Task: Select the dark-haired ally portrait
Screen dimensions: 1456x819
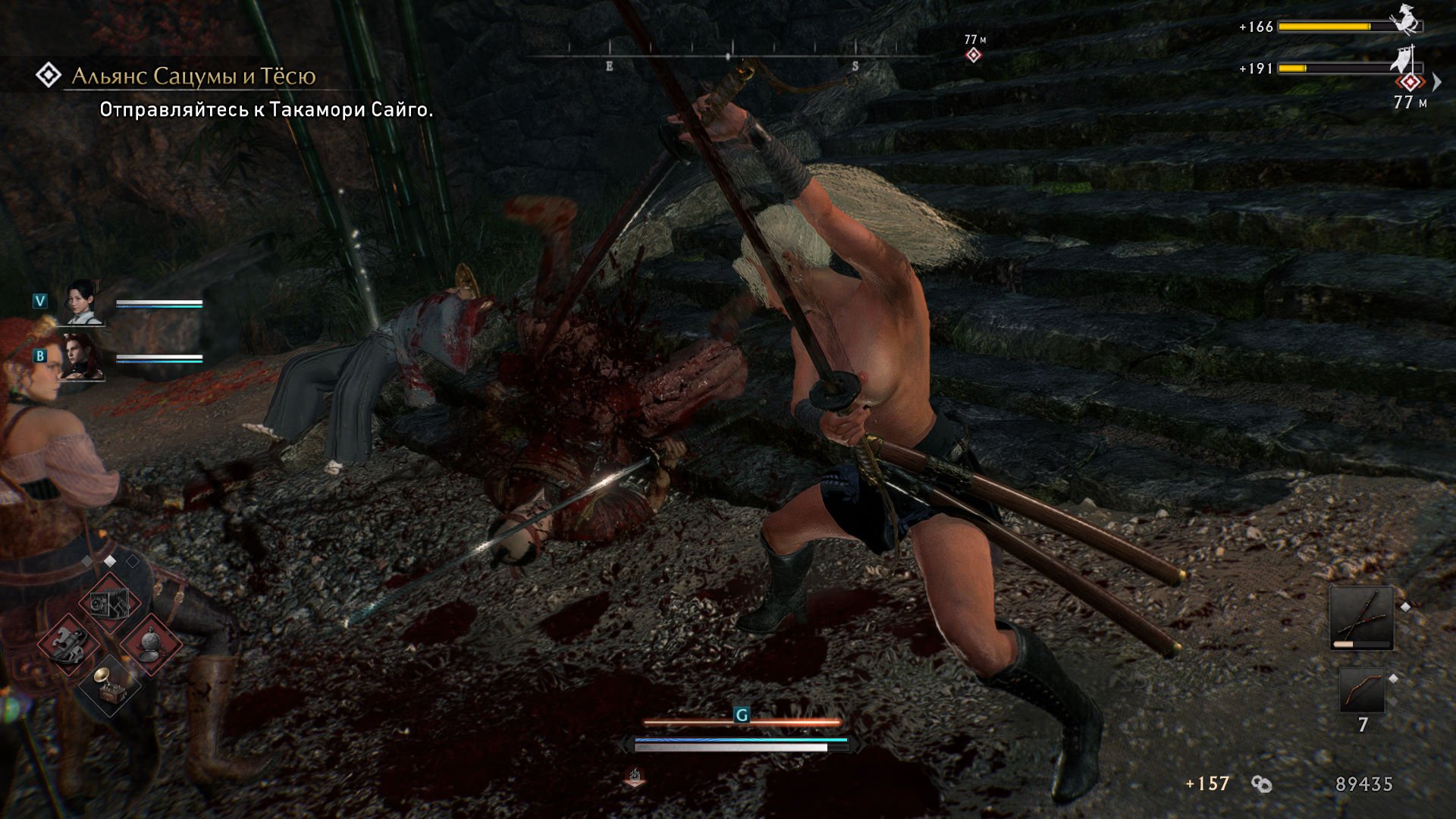Action: pos(83,302)
